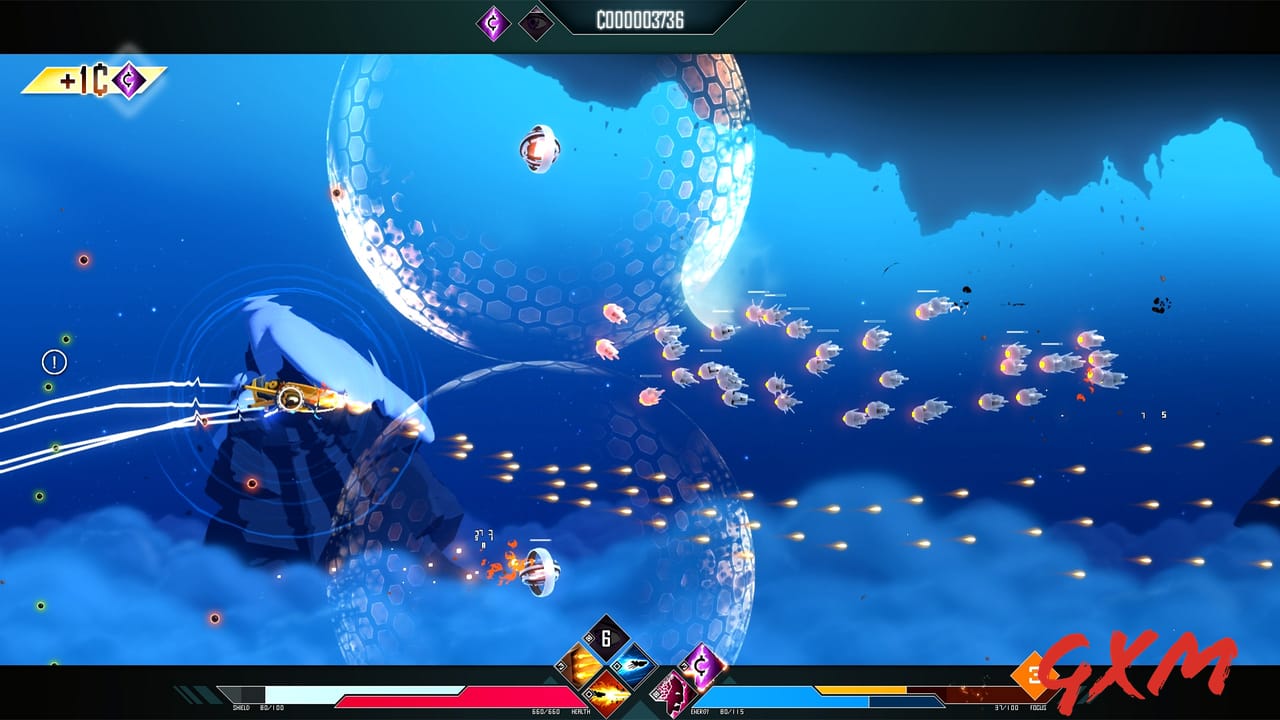Viewport: 1280px width, 720px height.
Task: Open the glowing cent-symbol currency diamond near energy bar
Action: (701, 666)
